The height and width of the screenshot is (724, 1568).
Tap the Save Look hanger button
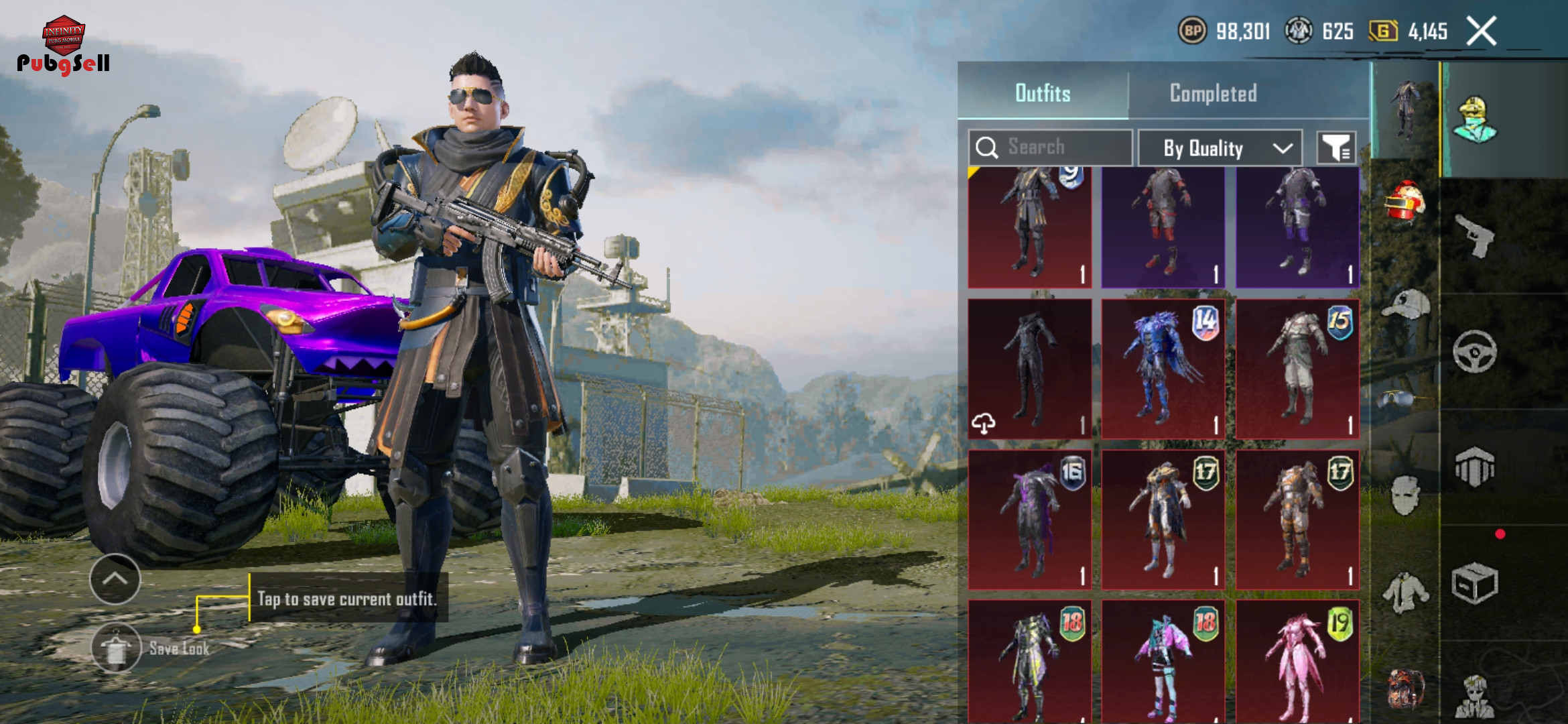116,648
